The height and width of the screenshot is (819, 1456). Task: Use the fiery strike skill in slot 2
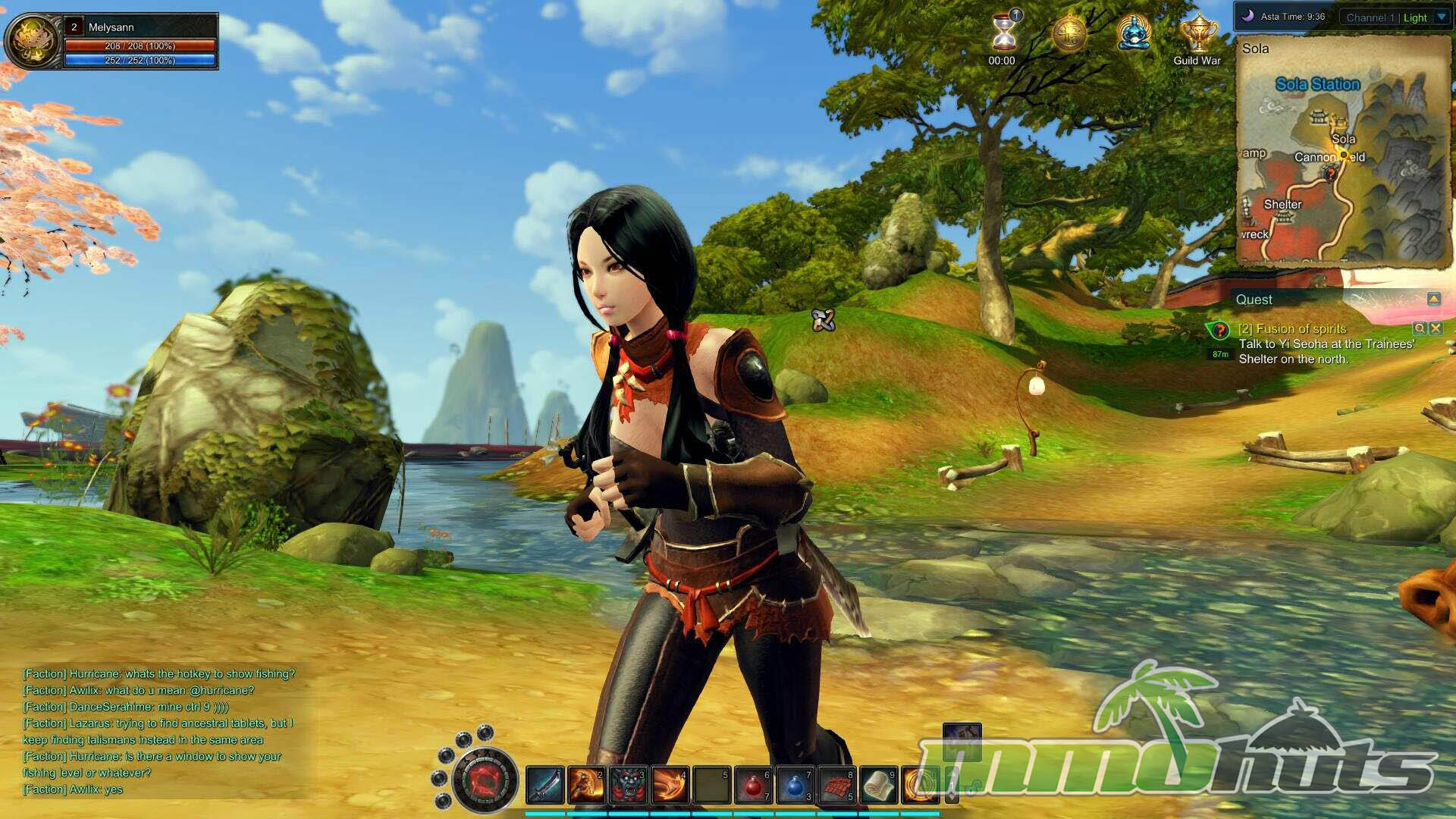click(x=586, y=785)
